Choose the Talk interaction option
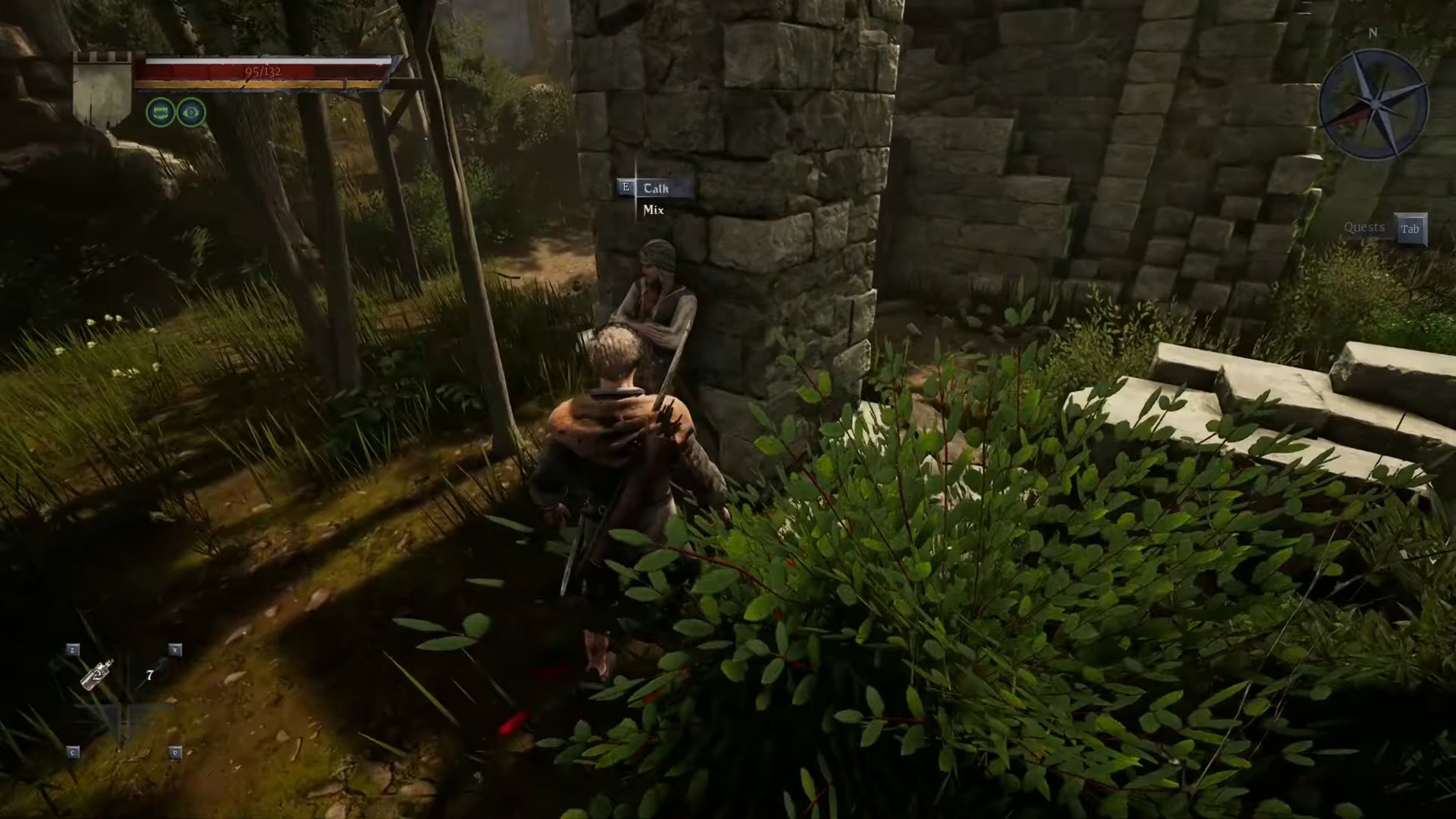 (x=656, y=188)
